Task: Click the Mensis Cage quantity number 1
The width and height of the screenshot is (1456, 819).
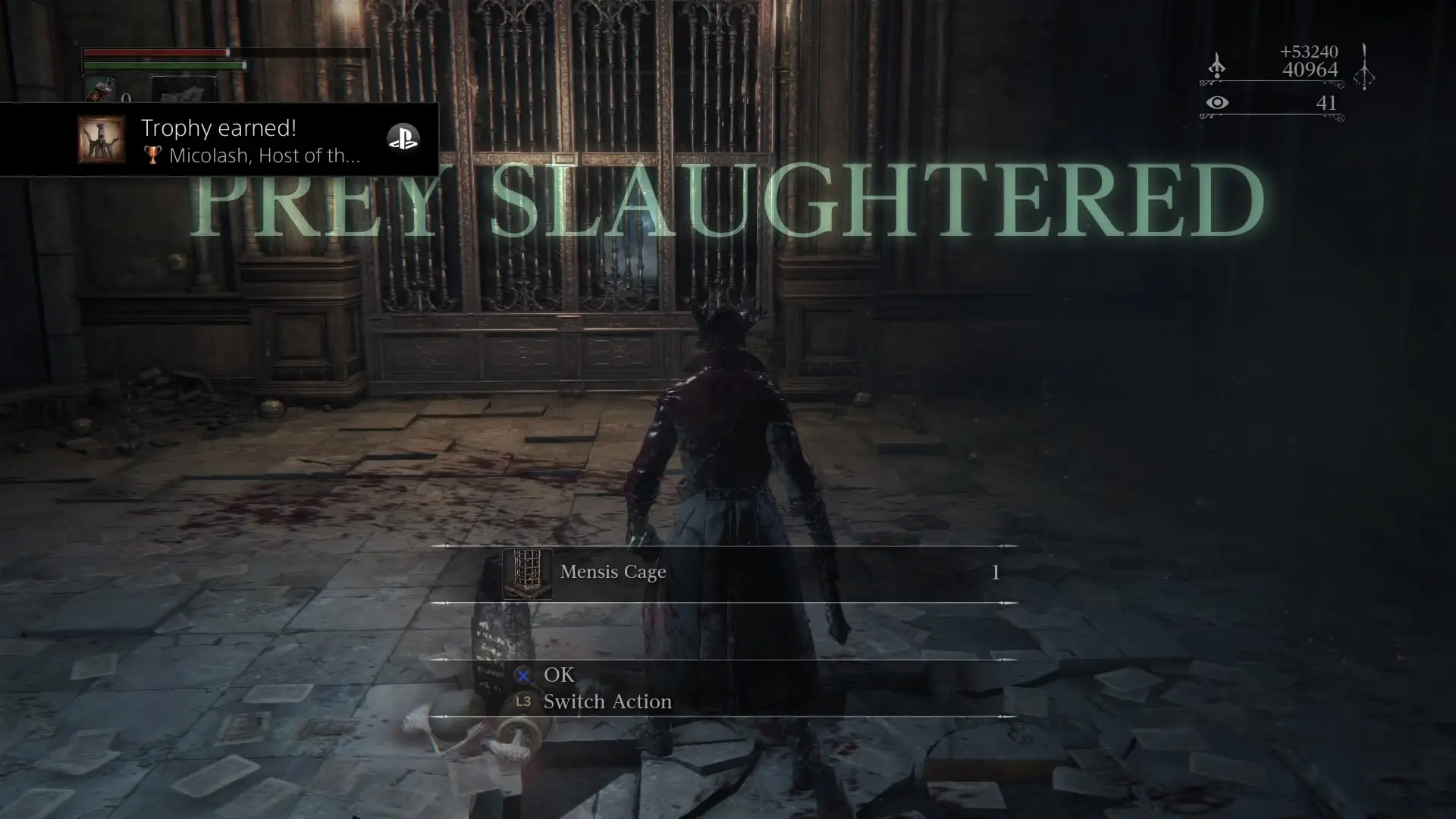Action: [995, 573]
